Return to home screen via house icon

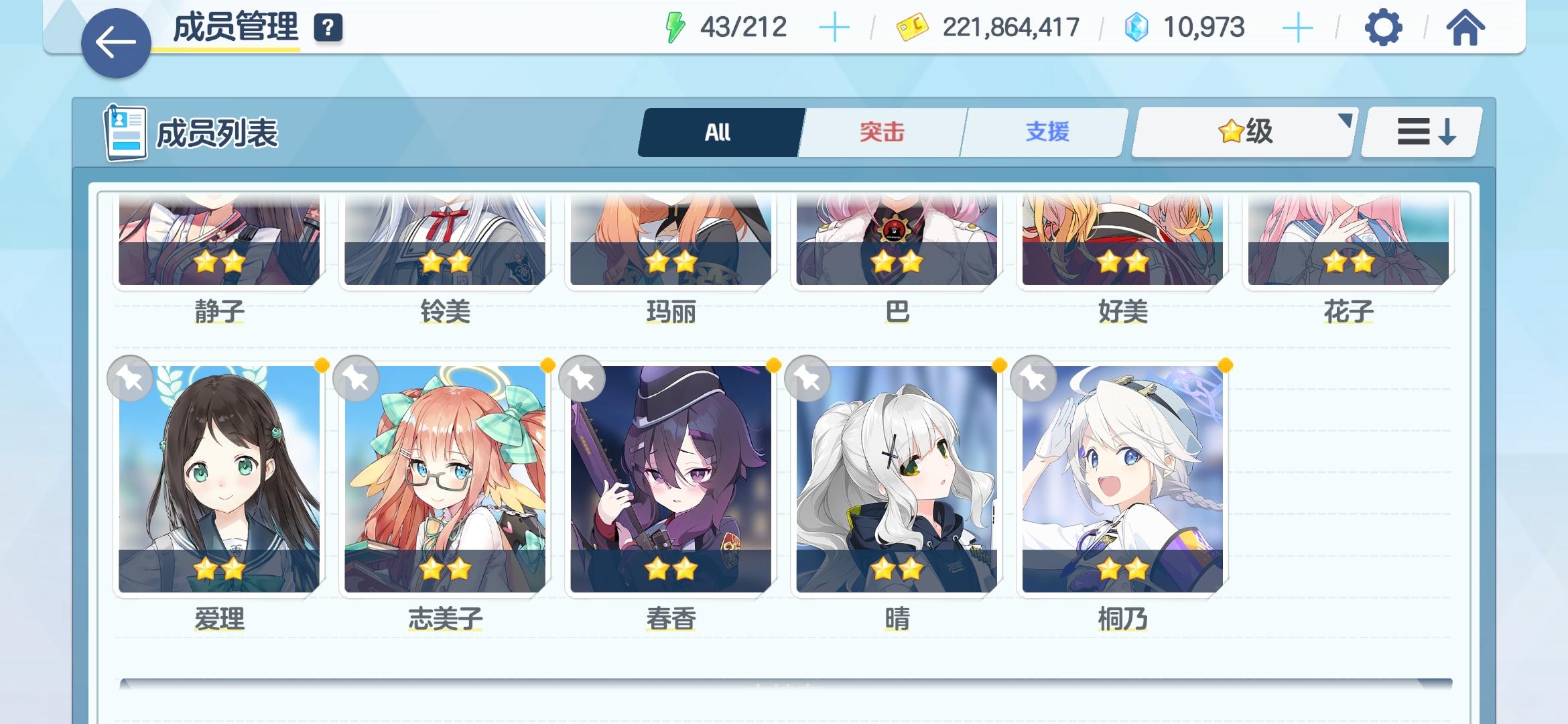(1467, 28)
